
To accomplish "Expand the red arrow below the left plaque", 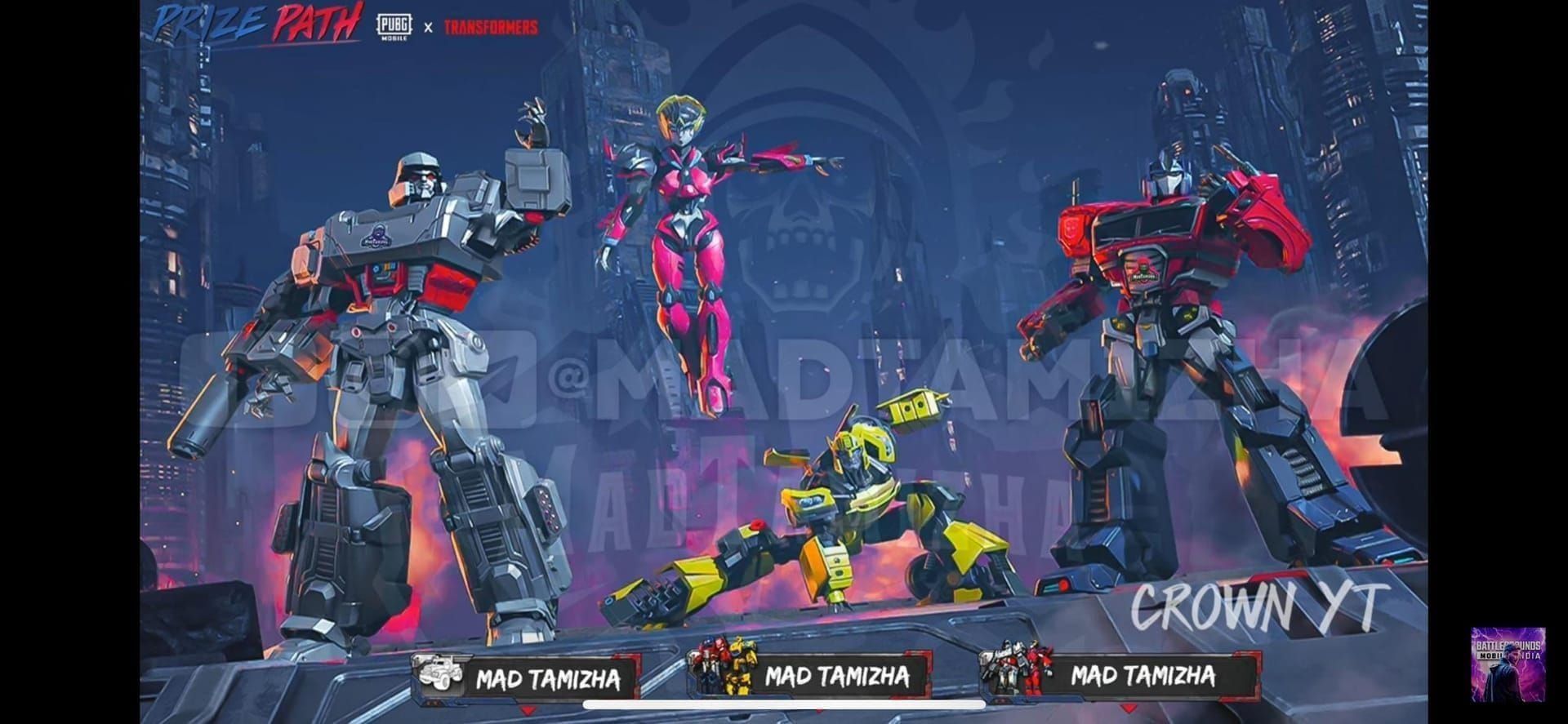I will point(527,709).
